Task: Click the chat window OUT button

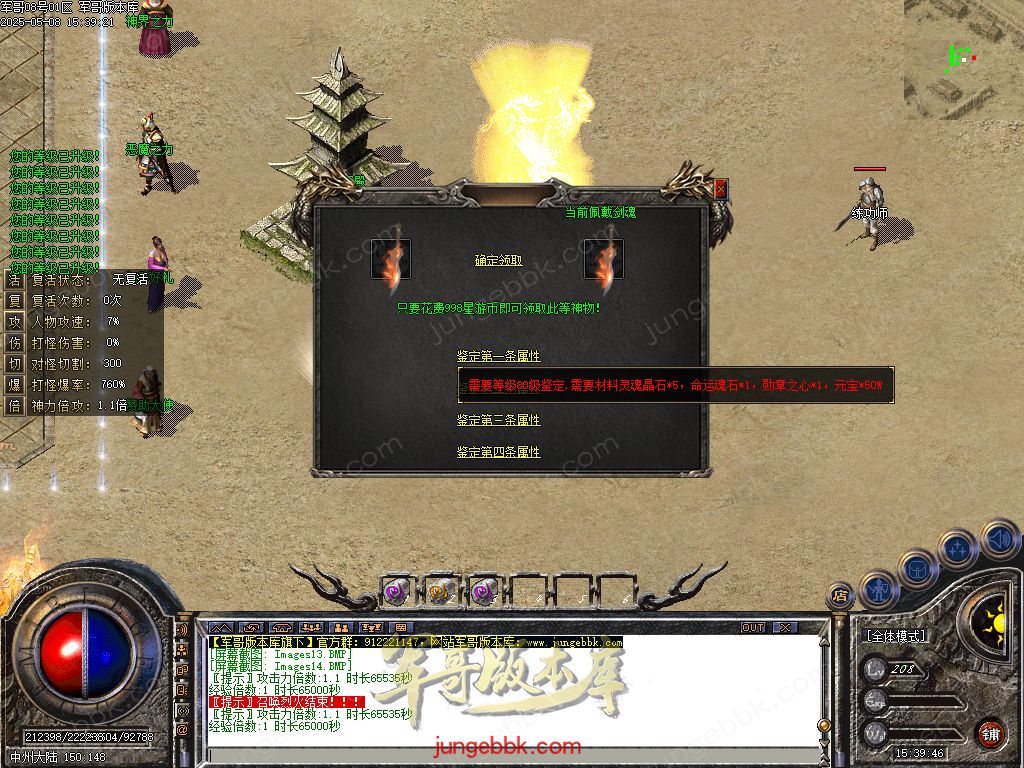Action: pyautogui.click(x=753, y=627)
